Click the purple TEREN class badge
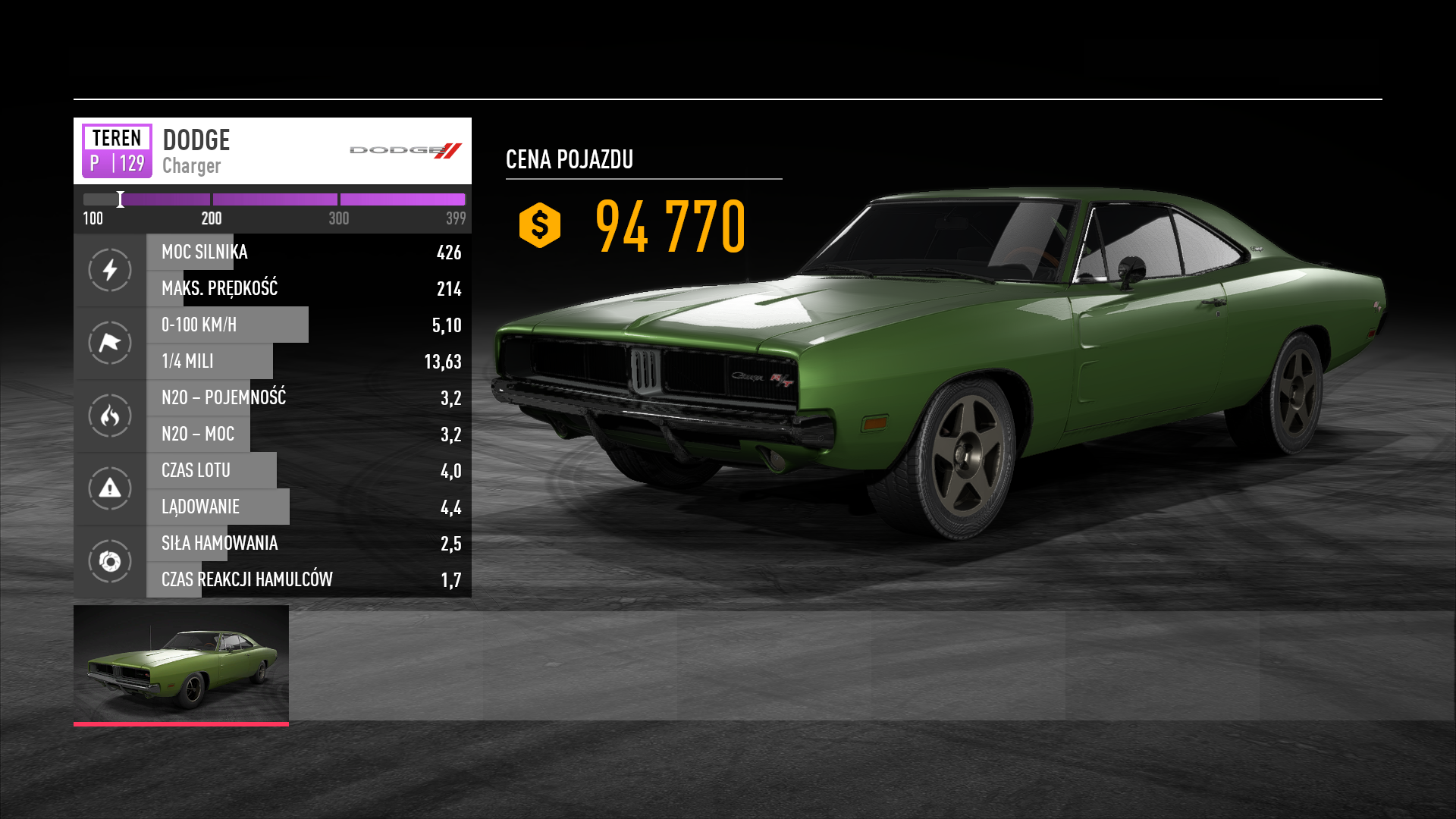The width and height of the screenshot is (1456, 819). tap(117, 150)
